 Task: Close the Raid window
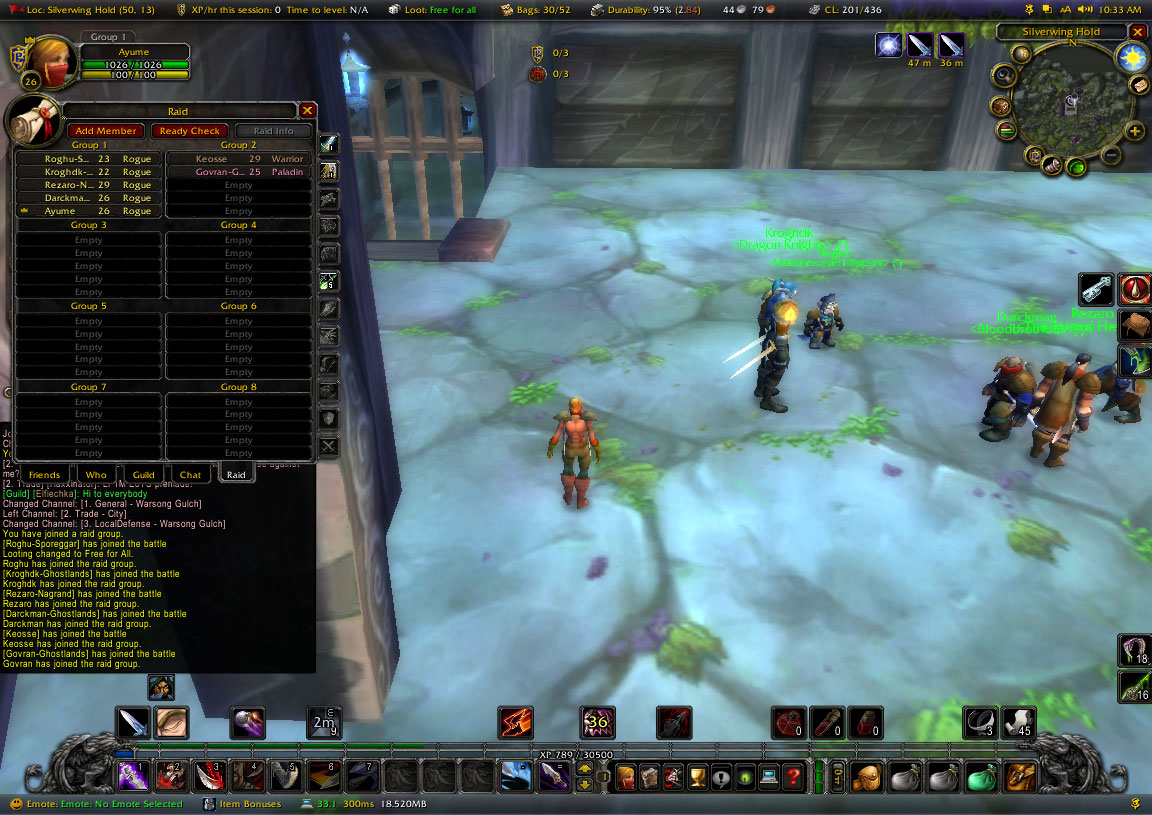(308, 111)
